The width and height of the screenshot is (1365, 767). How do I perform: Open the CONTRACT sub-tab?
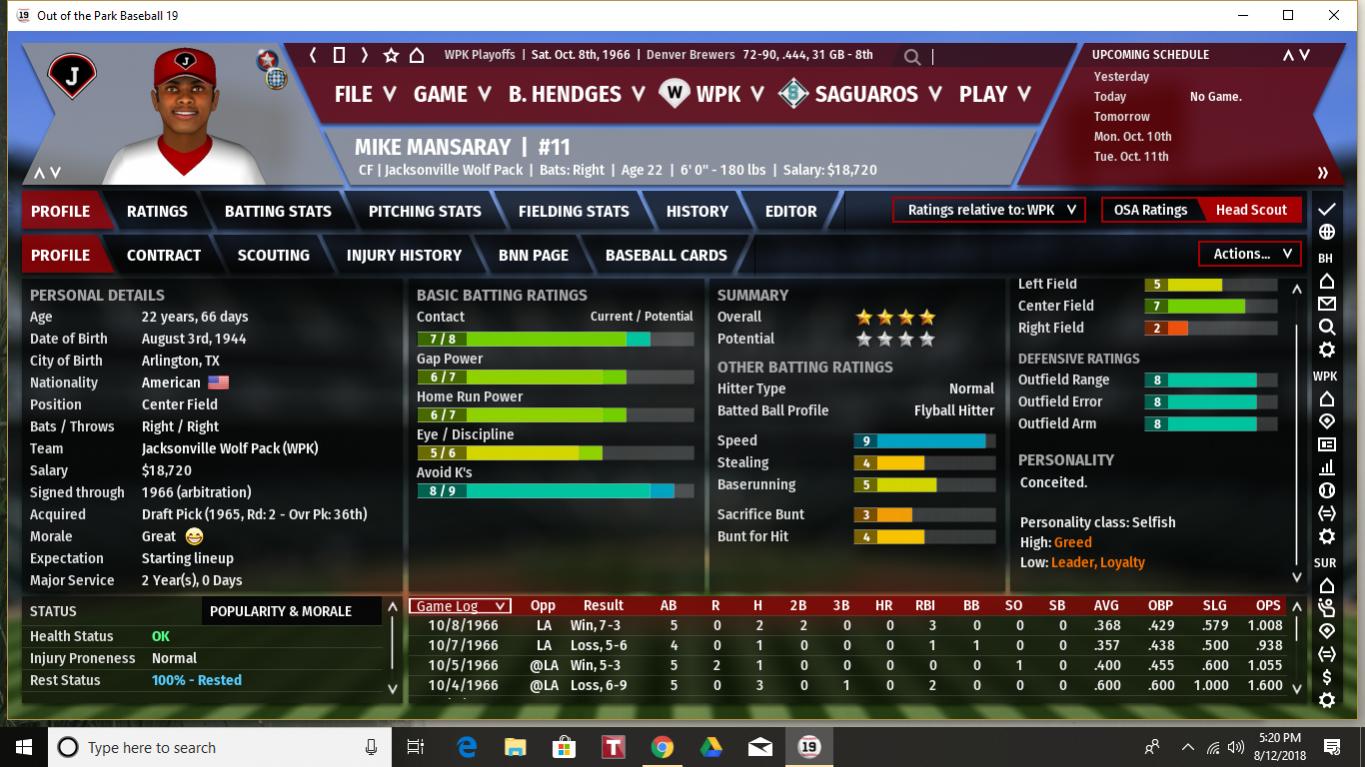[x=164, y=255]
